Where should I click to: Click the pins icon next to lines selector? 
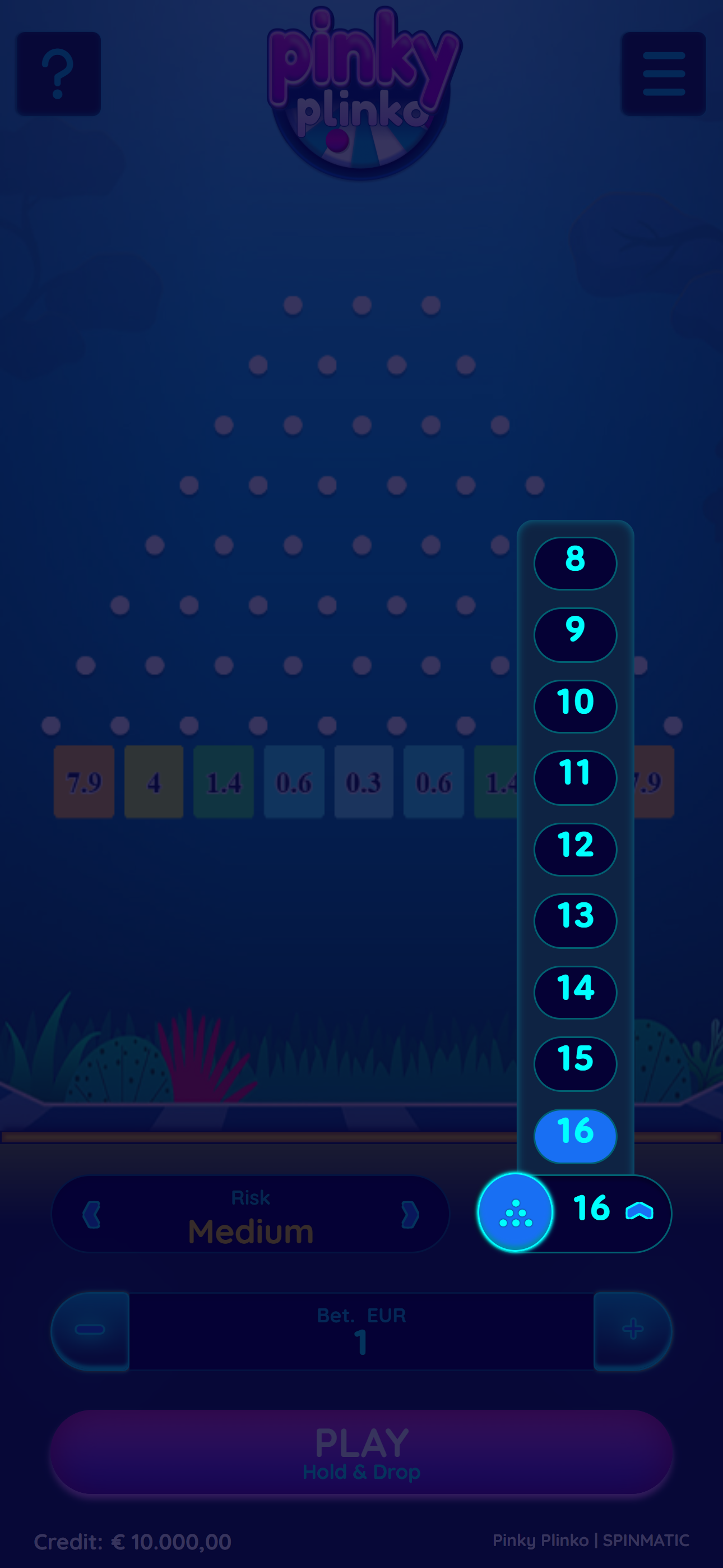515,1212
